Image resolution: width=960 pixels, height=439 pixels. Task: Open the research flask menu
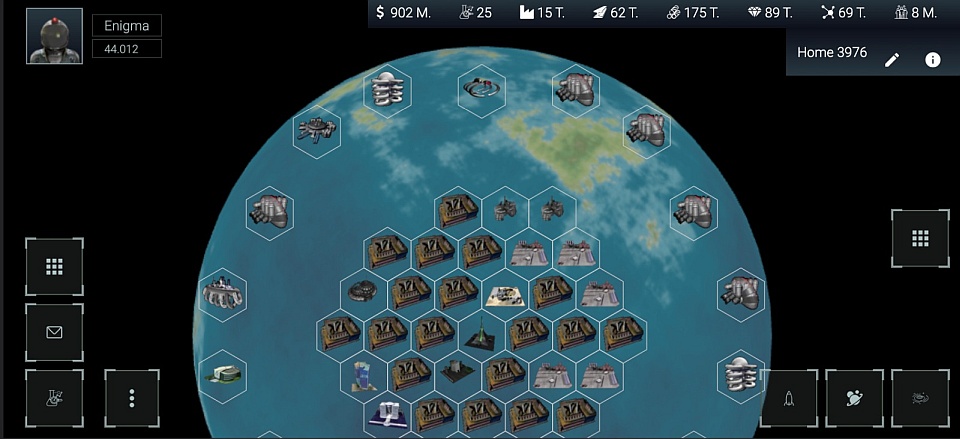(x=54, y=398)
